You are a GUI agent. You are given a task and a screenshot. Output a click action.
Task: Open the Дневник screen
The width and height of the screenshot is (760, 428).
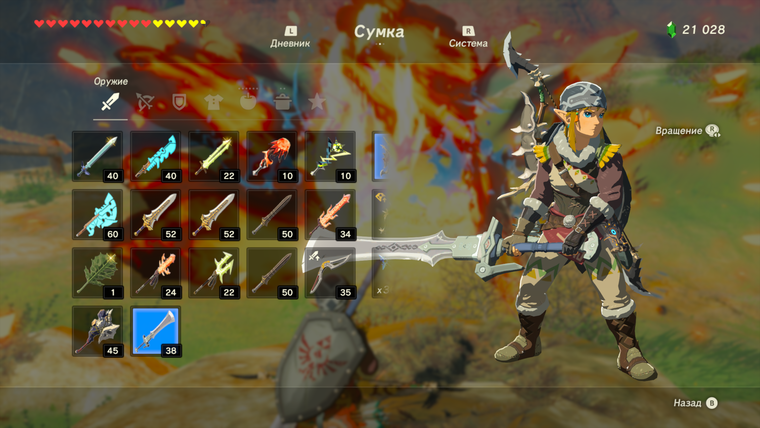[290, 38]
